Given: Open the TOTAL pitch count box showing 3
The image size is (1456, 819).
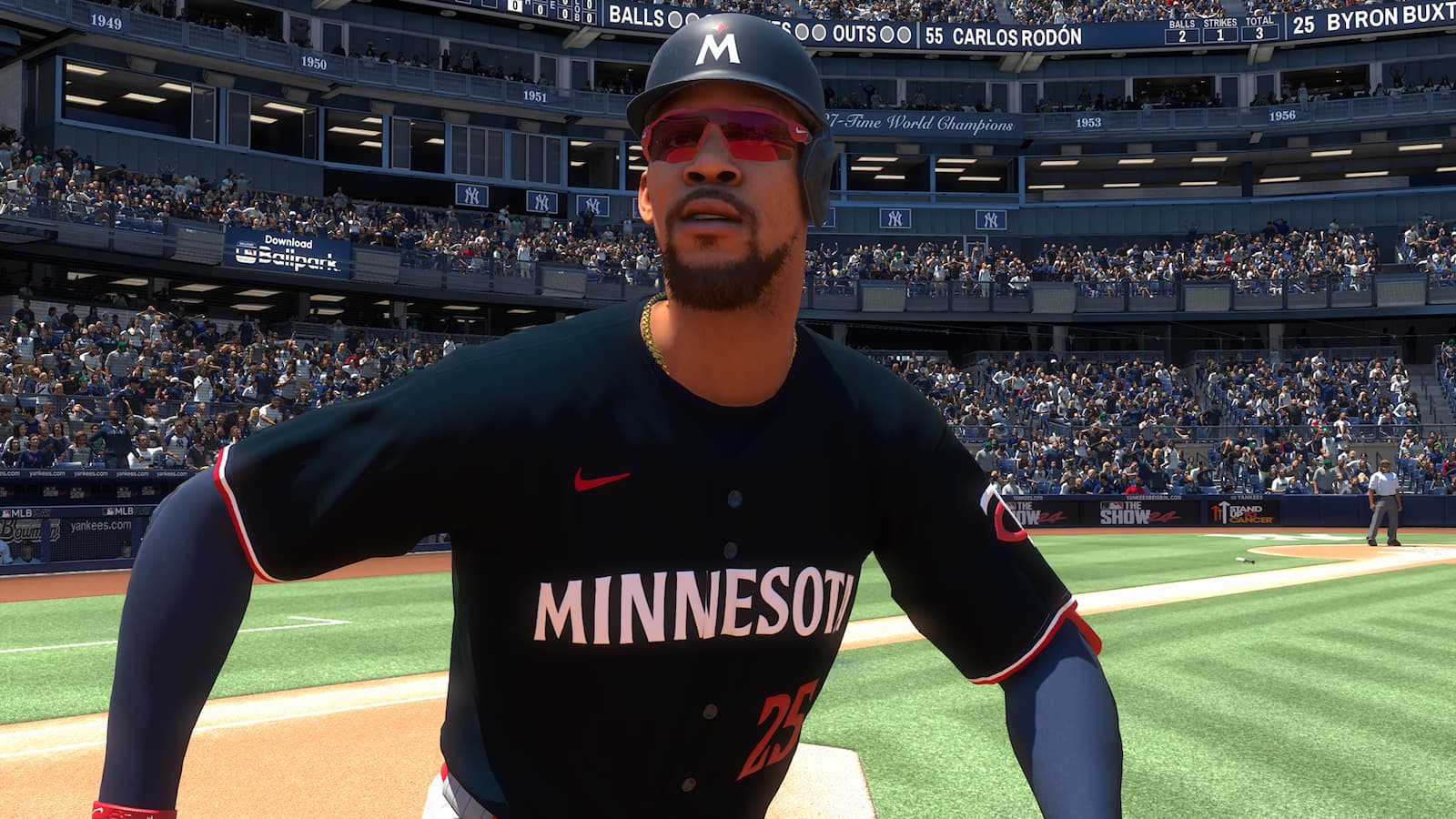Looking at the screenshot, I should click(x=1259, y=33).
